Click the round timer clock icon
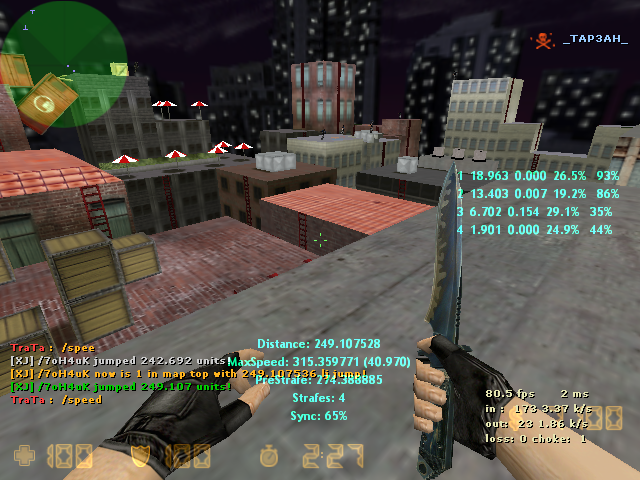This screenshot has height=480, width=640. pyautogui.click(x=267, y=458)
